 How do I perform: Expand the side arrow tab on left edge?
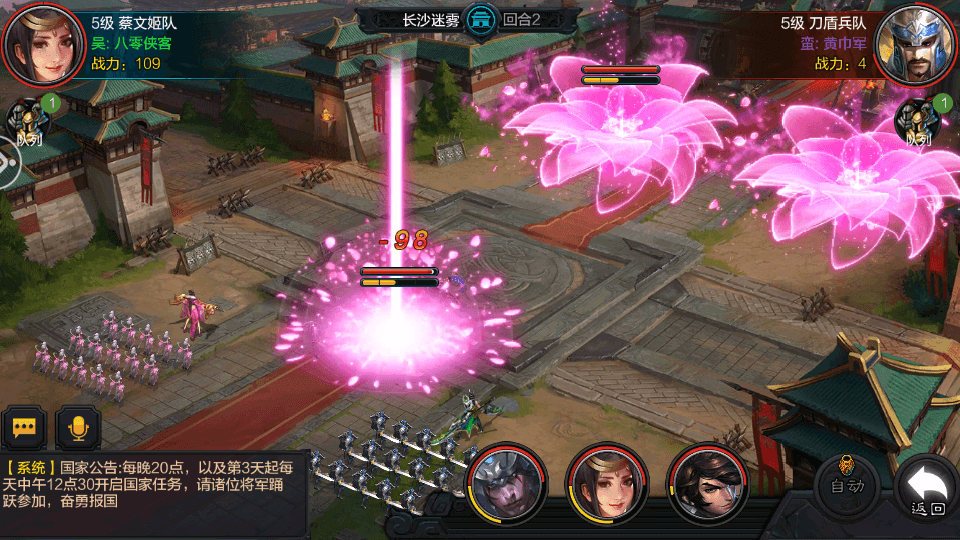8,163
